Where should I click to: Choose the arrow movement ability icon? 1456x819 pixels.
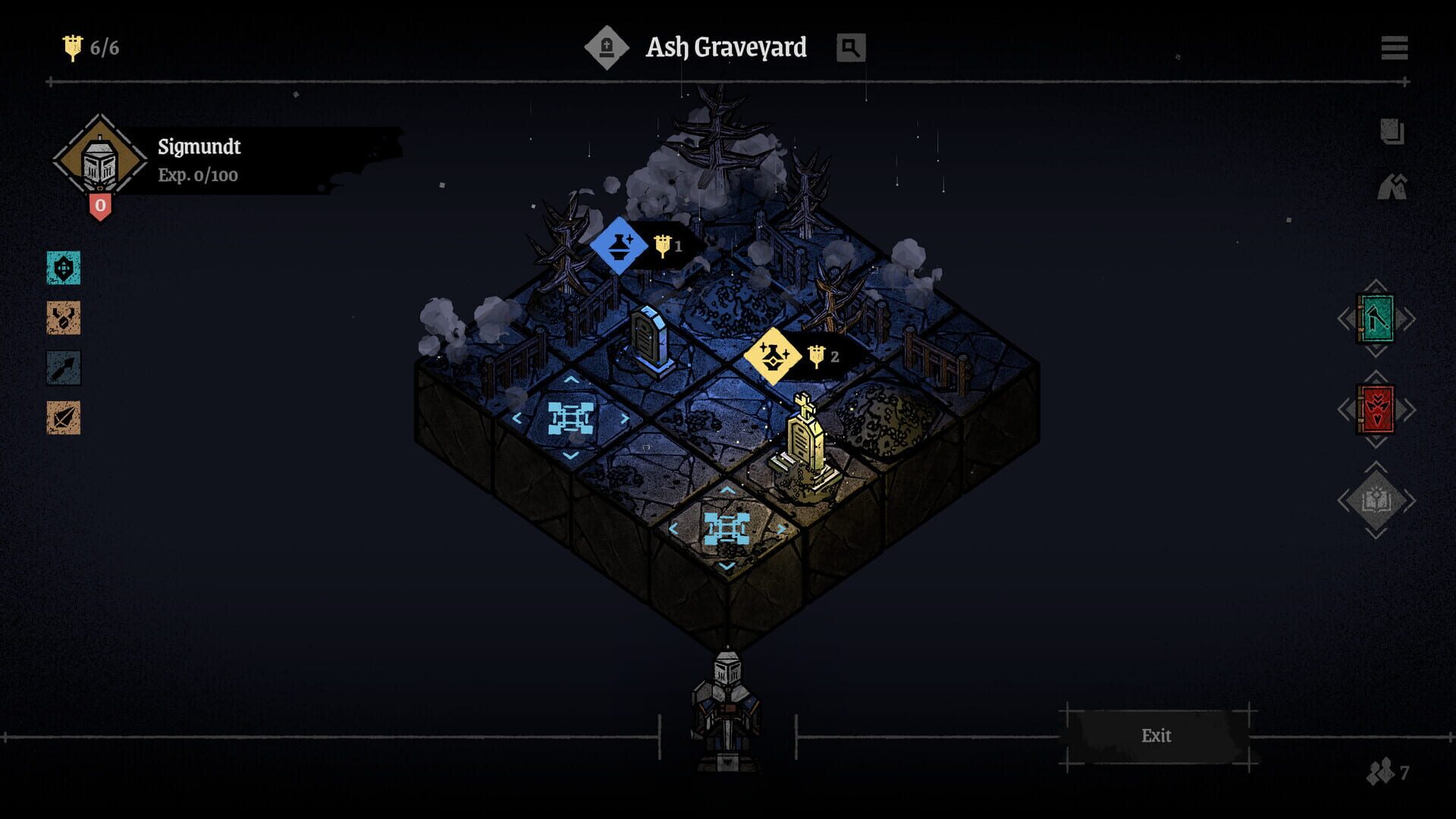coord(64,369)
